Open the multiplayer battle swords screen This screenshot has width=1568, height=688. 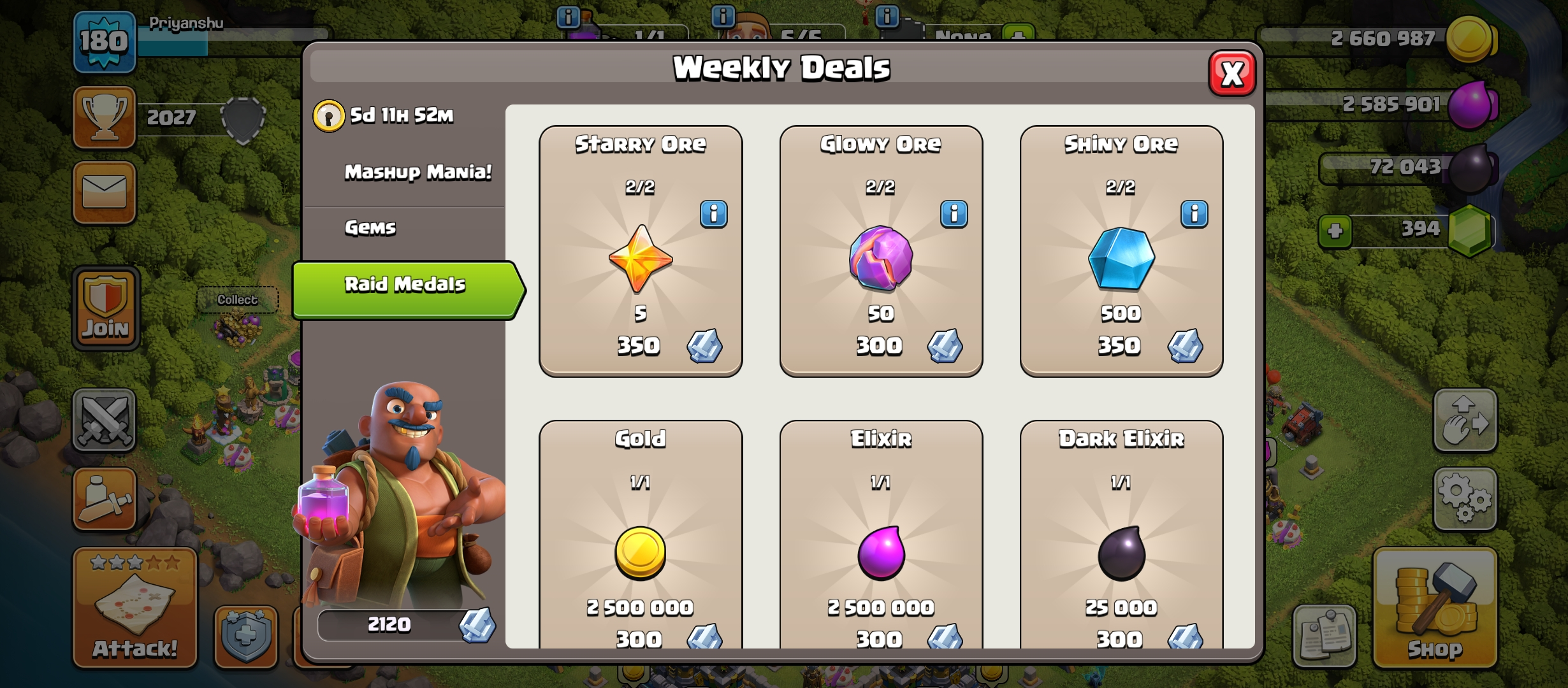pyautogui.click(x=104, y=420)
